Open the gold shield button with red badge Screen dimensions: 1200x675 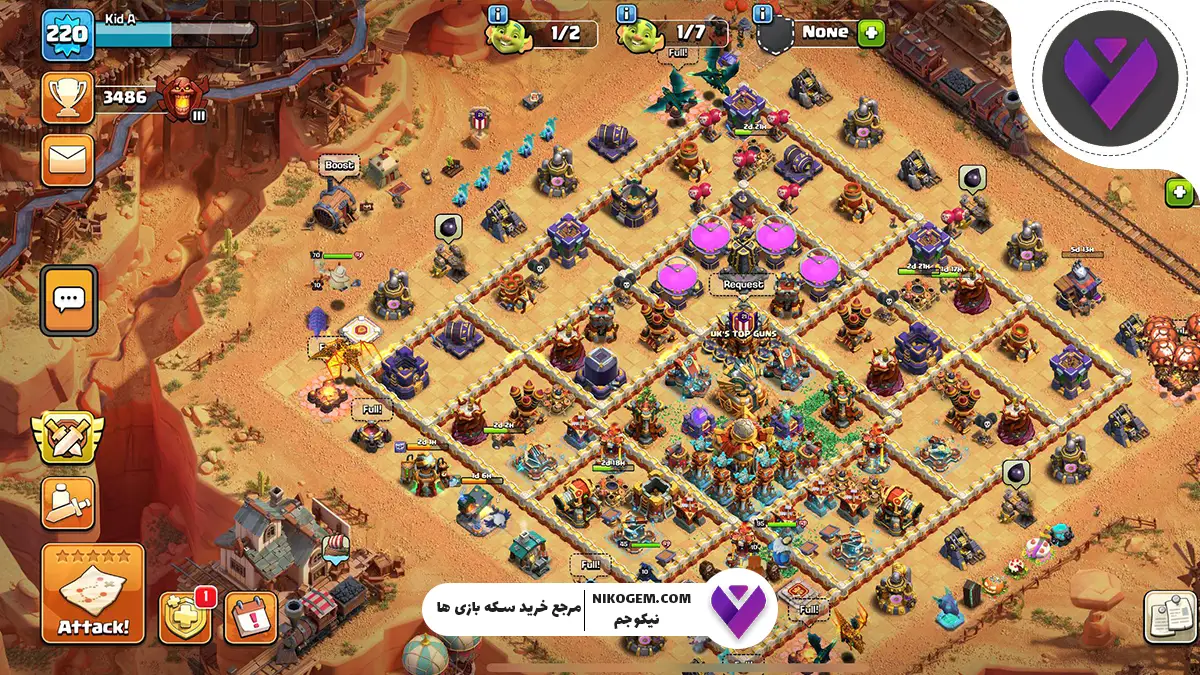[x=185, y=617]
